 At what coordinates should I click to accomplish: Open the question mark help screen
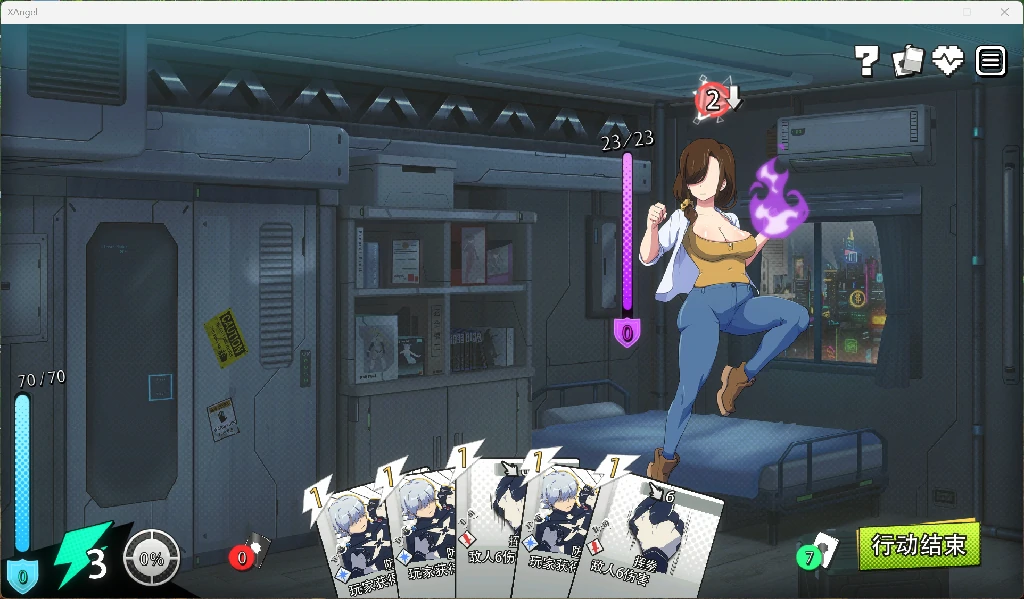pos(867,62)
